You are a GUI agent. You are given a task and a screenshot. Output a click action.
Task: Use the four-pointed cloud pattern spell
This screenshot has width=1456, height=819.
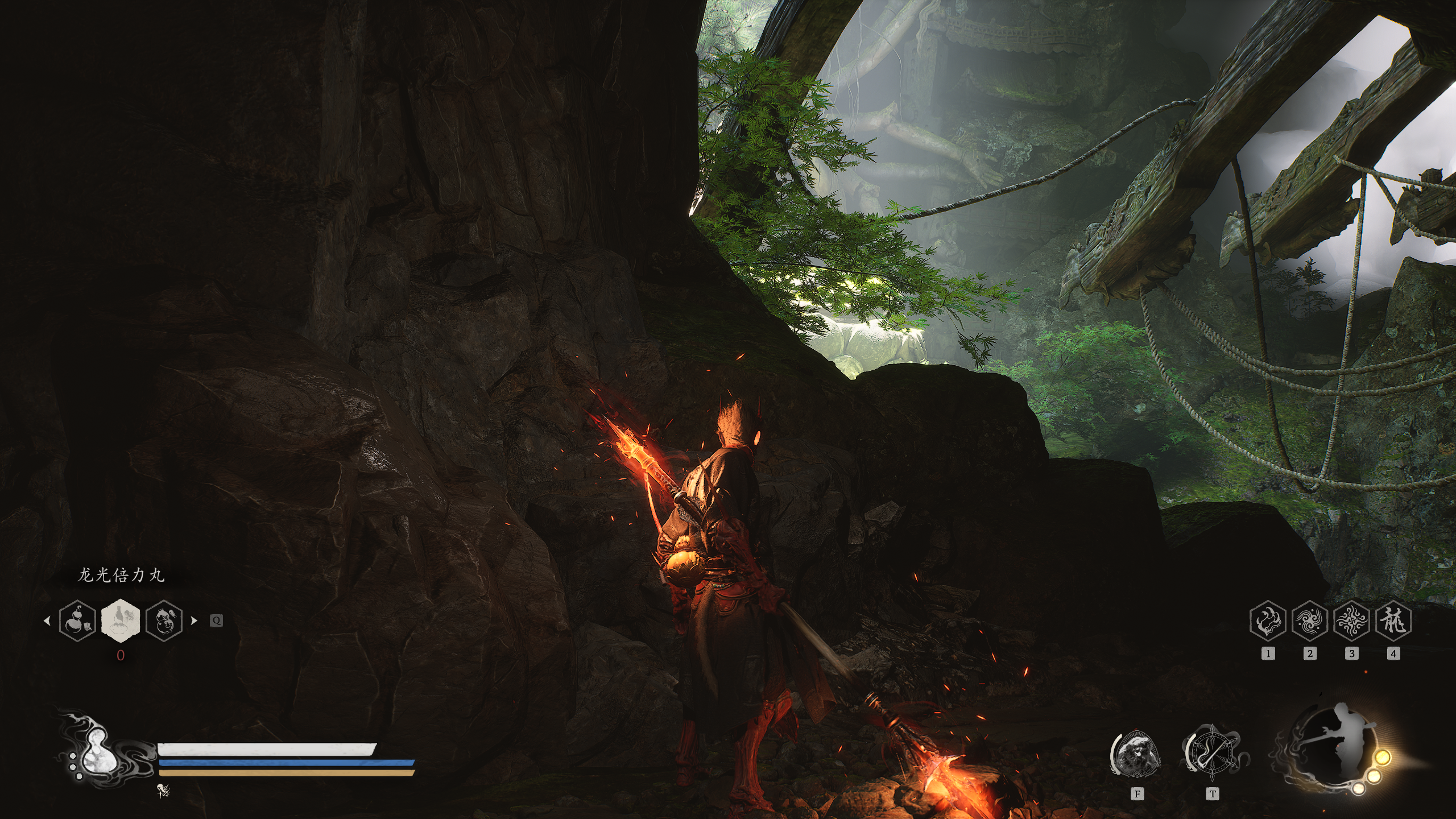pos(1351,621)
